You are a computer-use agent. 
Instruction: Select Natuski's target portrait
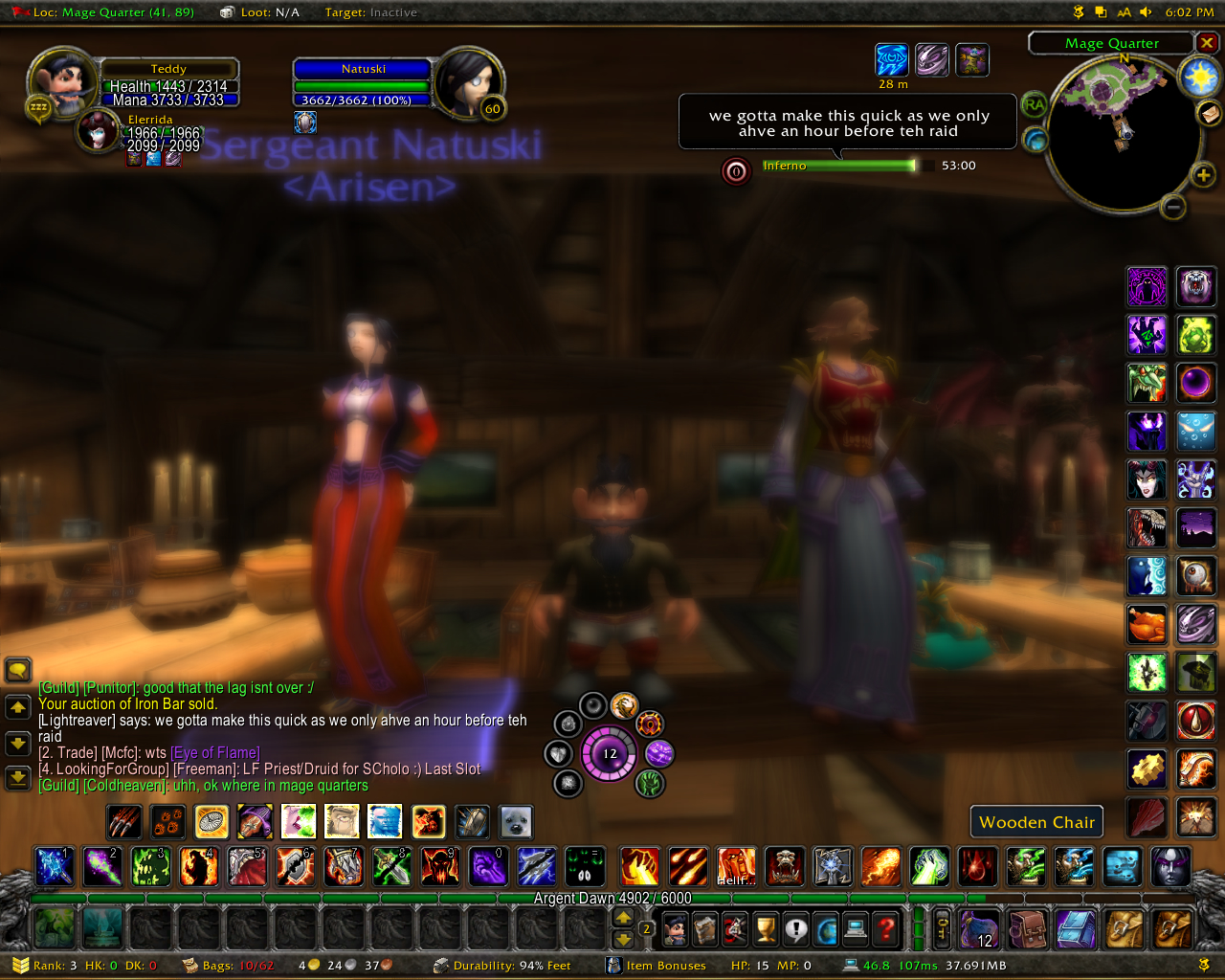tap(468, 83)
